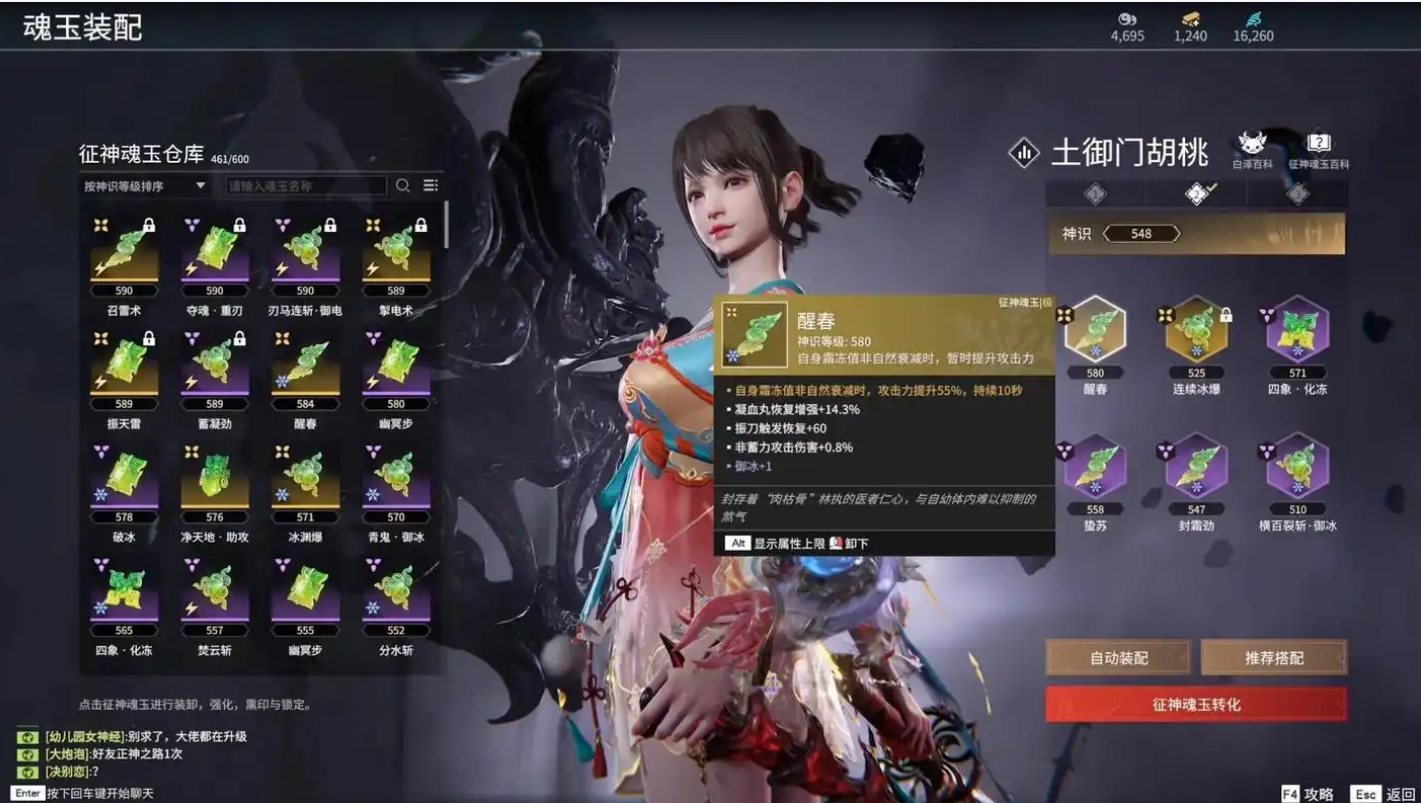The height and width of the screenshot is (803, 1421).
Task: Focus the soul jade name search field
Action: coord(305,186)
